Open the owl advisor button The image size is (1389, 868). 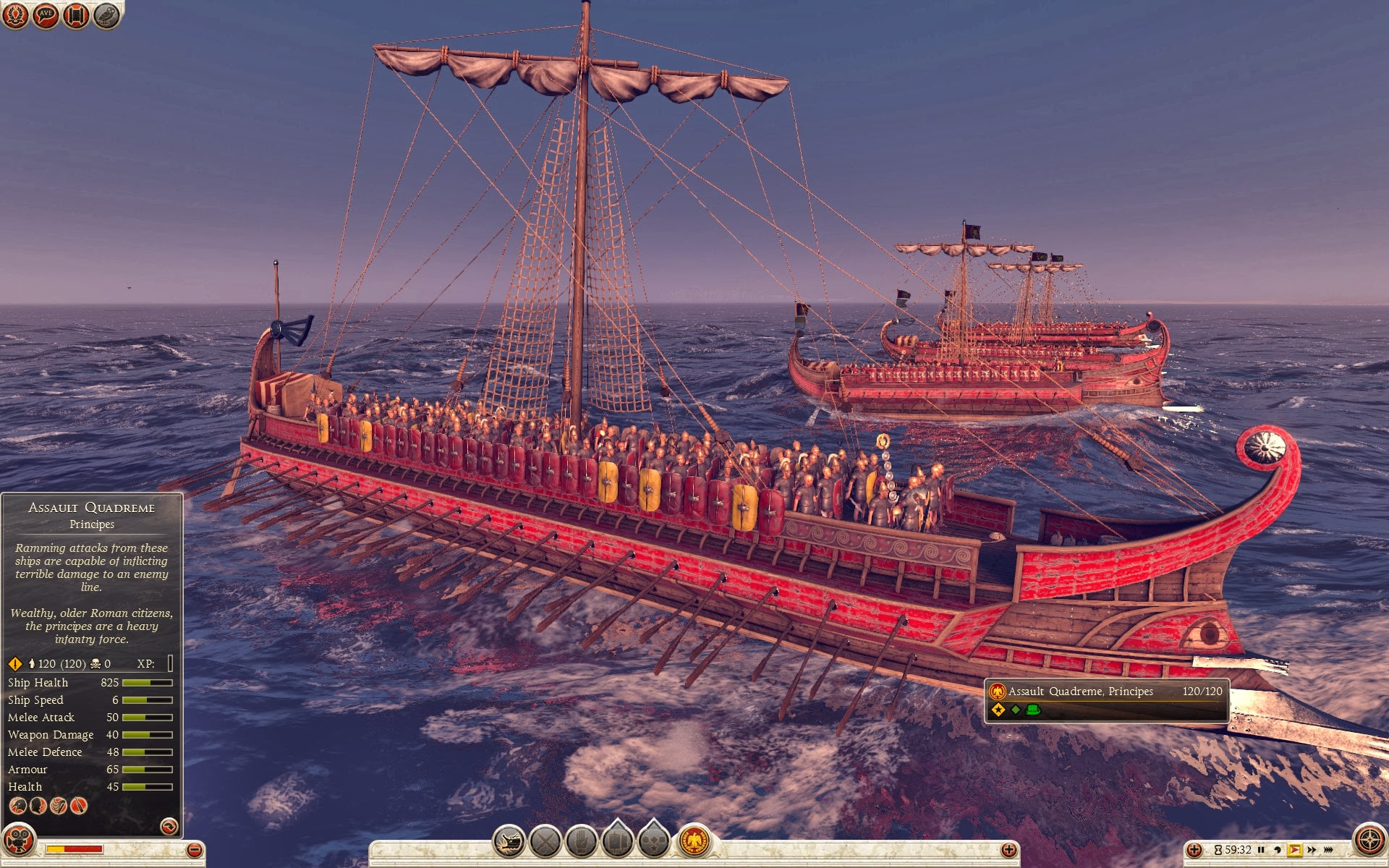click(106, 15)
